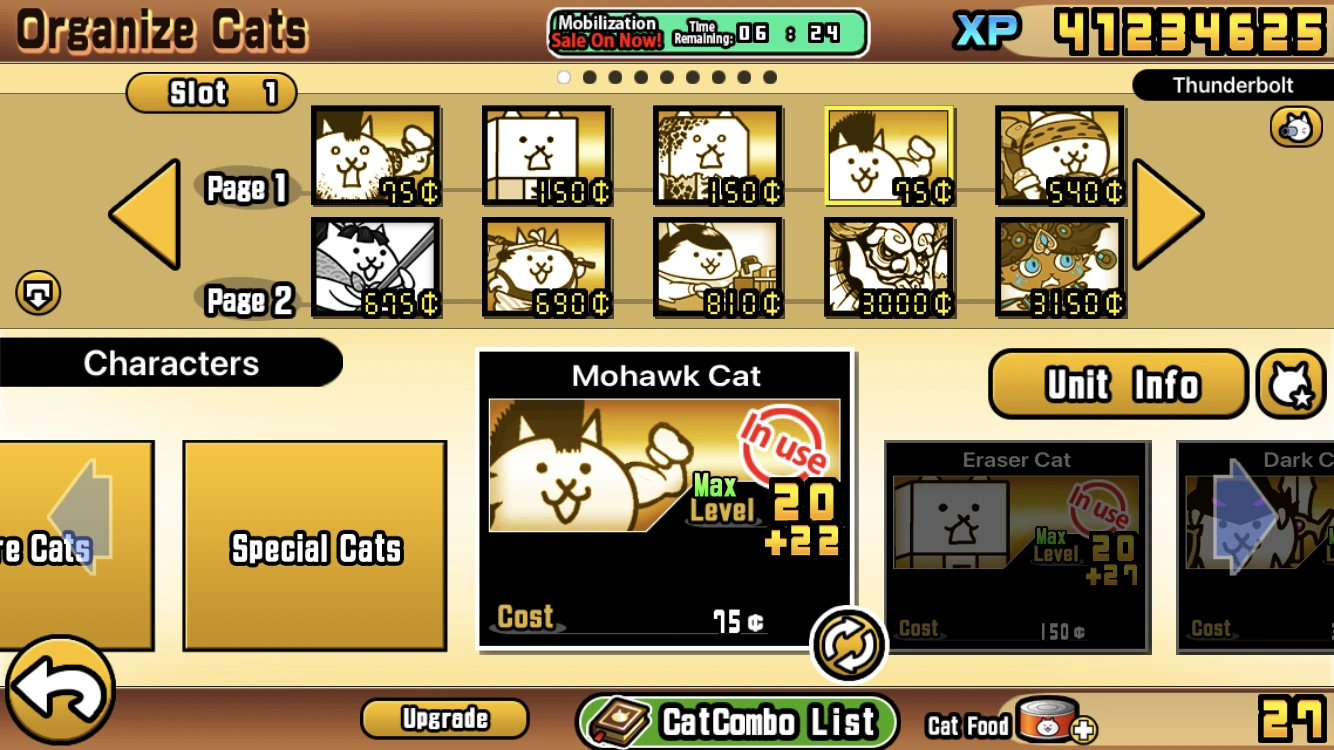Click the Eraser Cat card

pos(1016,548)
